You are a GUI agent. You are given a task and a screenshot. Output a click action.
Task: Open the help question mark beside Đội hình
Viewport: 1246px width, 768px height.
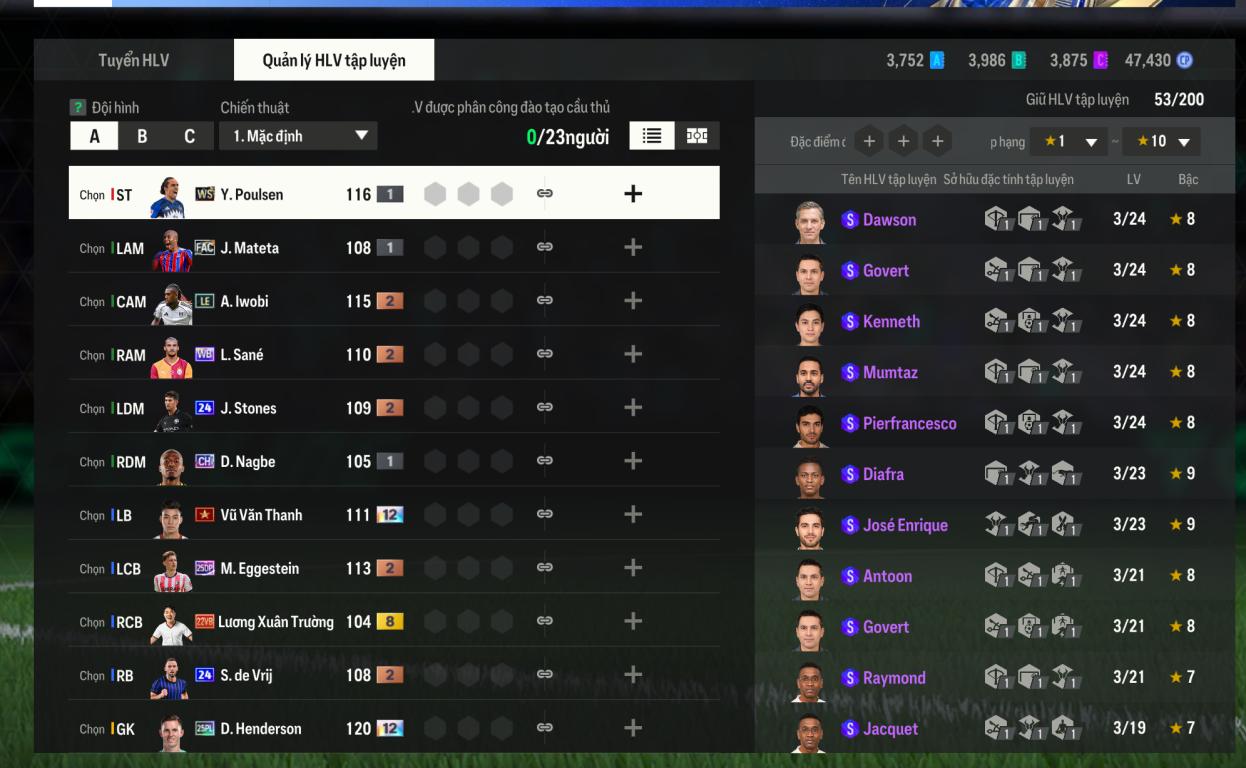pos(78,108)
